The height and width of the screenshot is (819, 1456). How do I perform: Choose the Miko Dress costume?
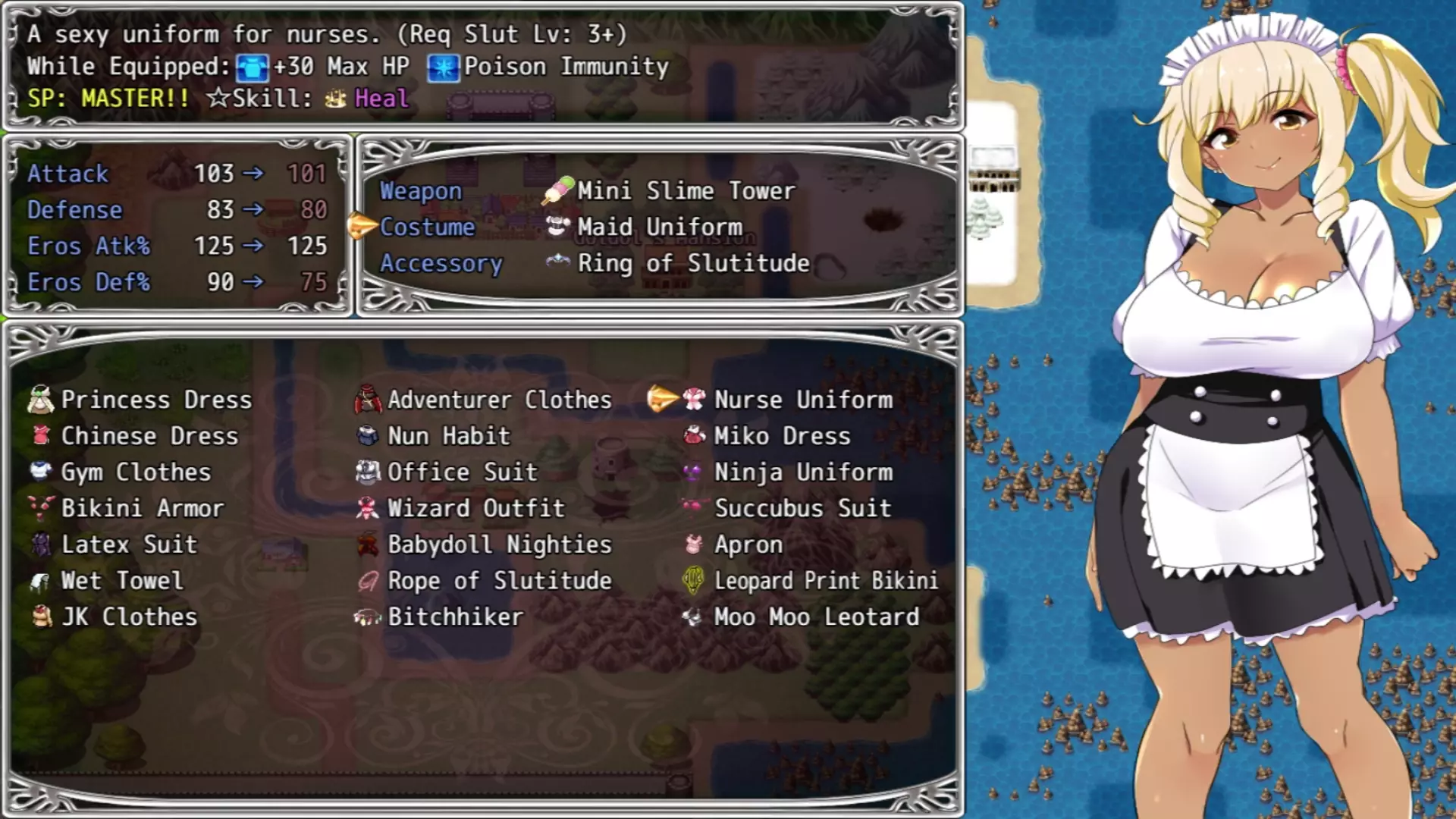coord(782,436)
